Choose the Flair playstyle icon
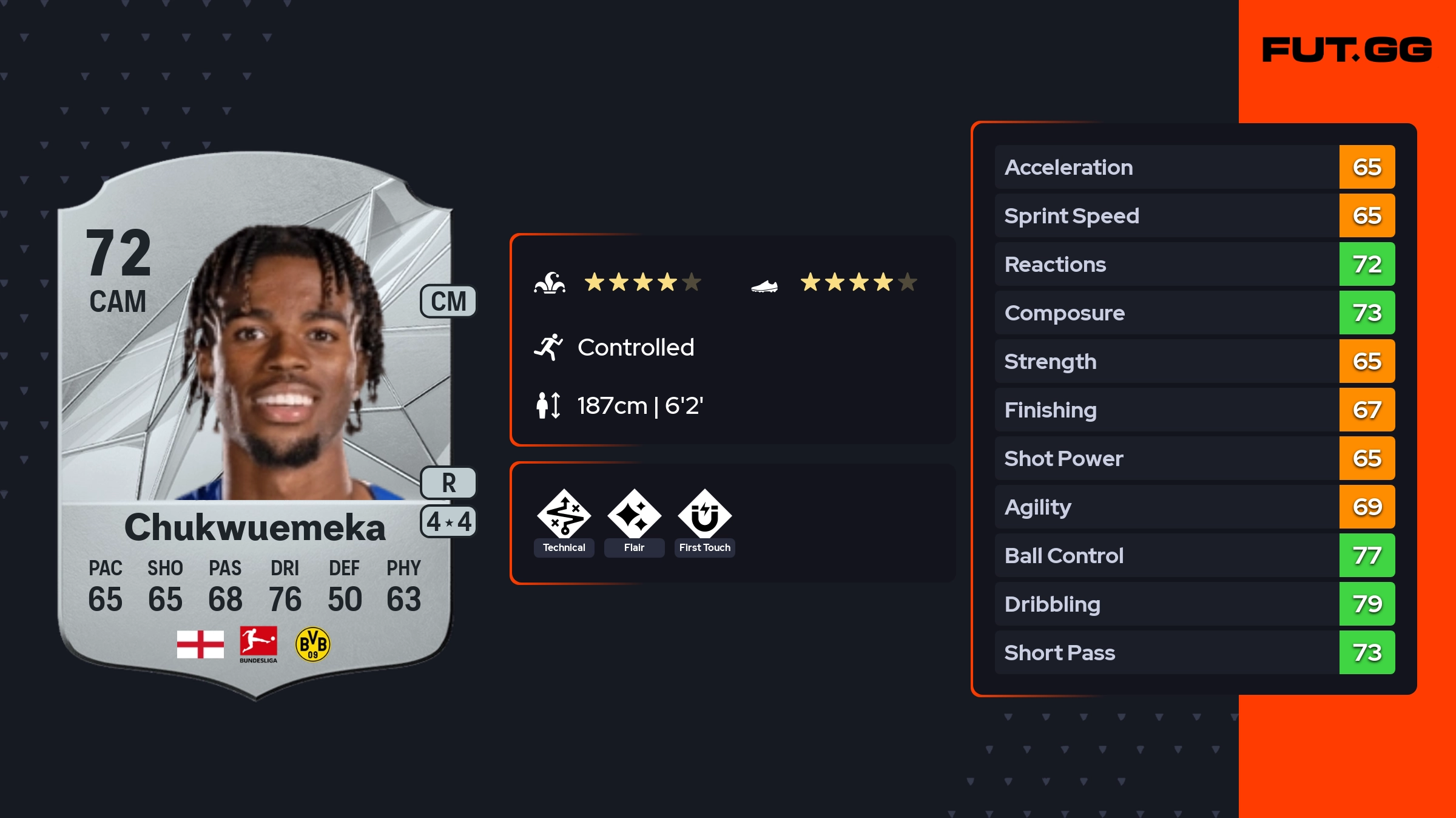Image resolution: width=1456 pixels, height=818 pixels. pyautogui.click(x=634, y=515)
